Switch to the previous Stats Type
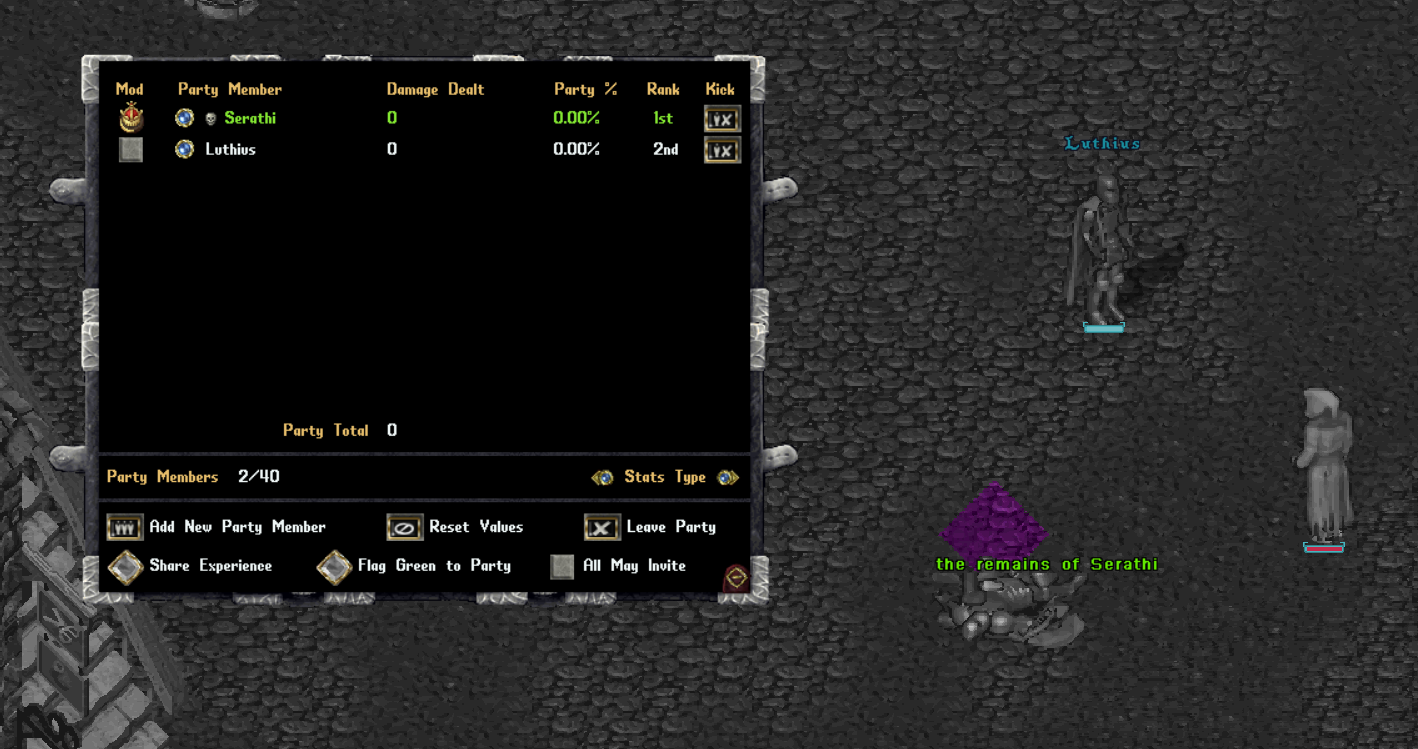The image size is (1418, 749). coord(602,478)
